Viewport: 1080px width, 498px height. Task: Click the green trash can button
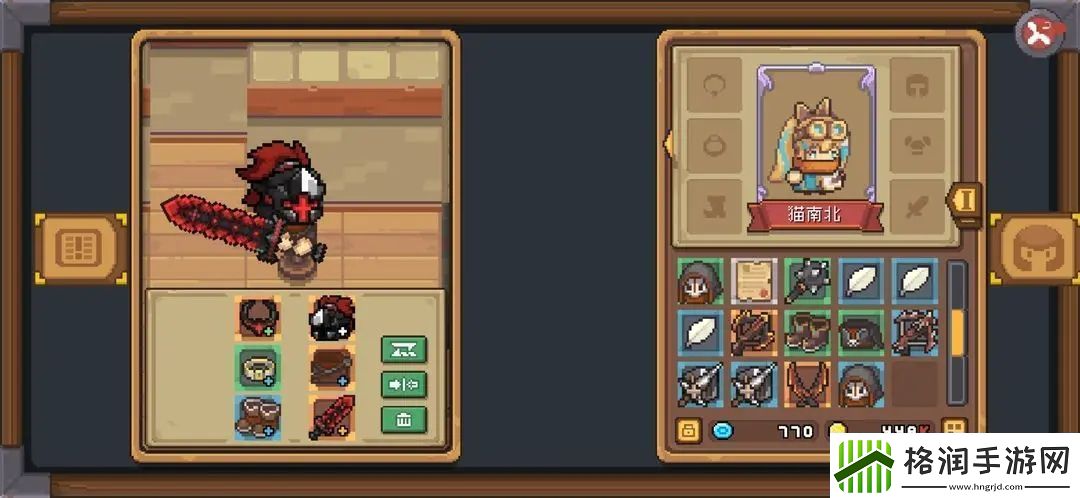point(404,419)
